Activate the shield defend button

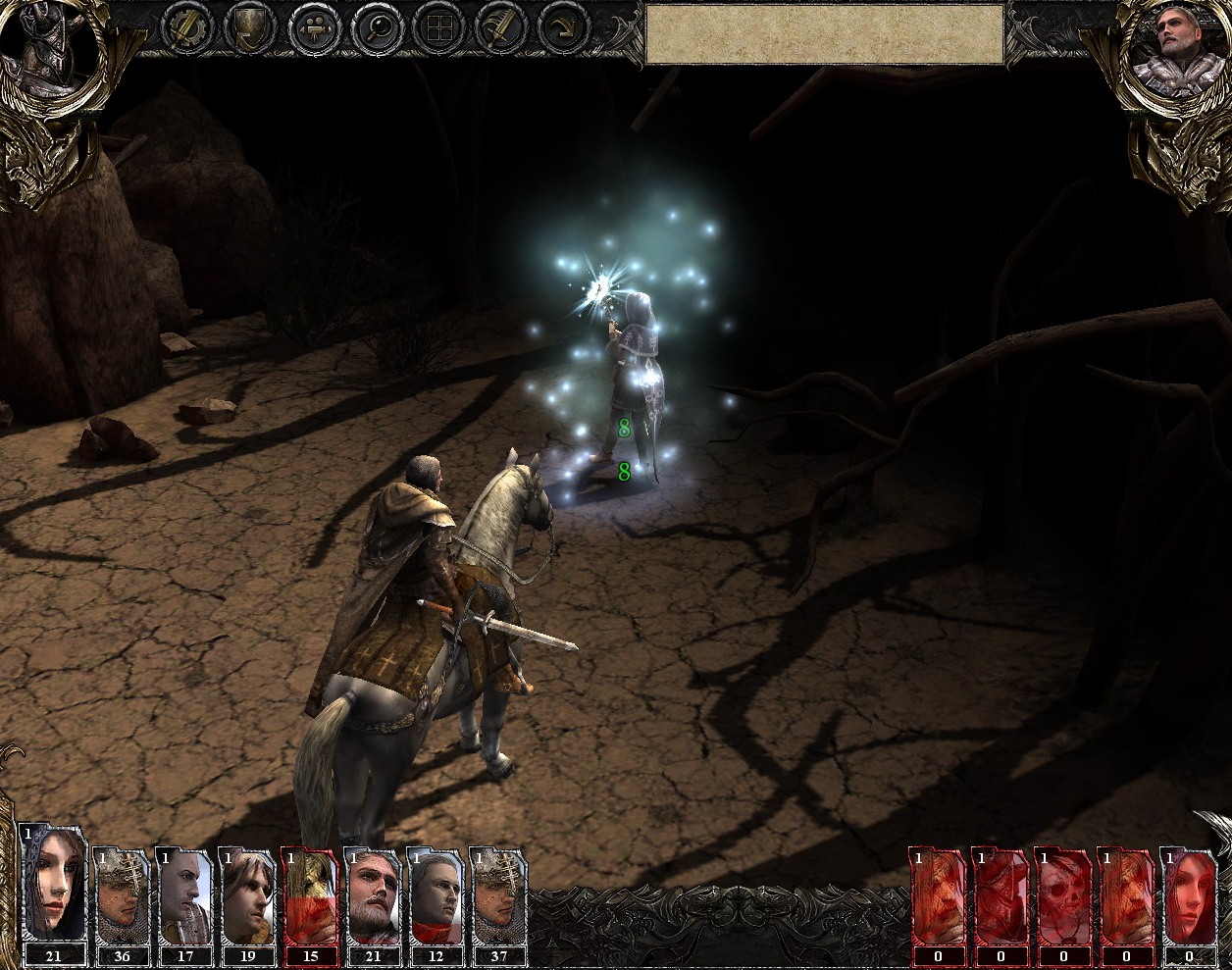pos(249,27)
